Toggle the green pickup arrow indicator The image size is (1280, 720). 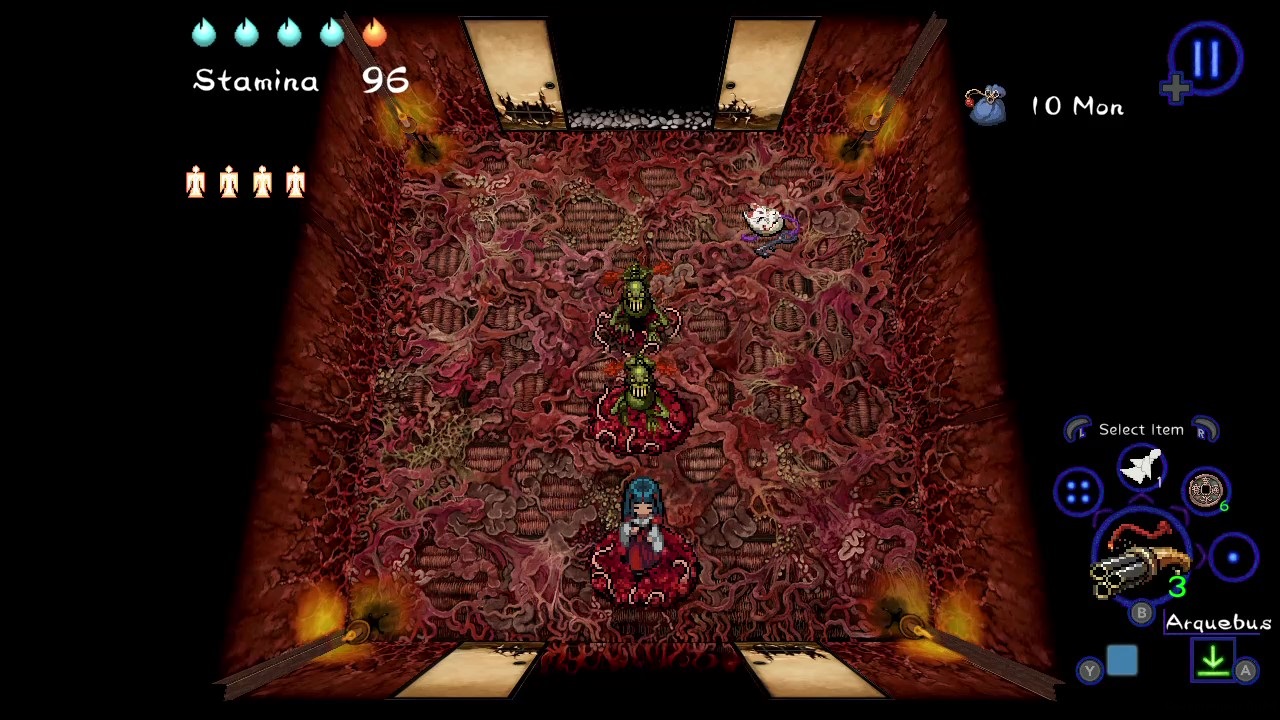pos(1213,661)
